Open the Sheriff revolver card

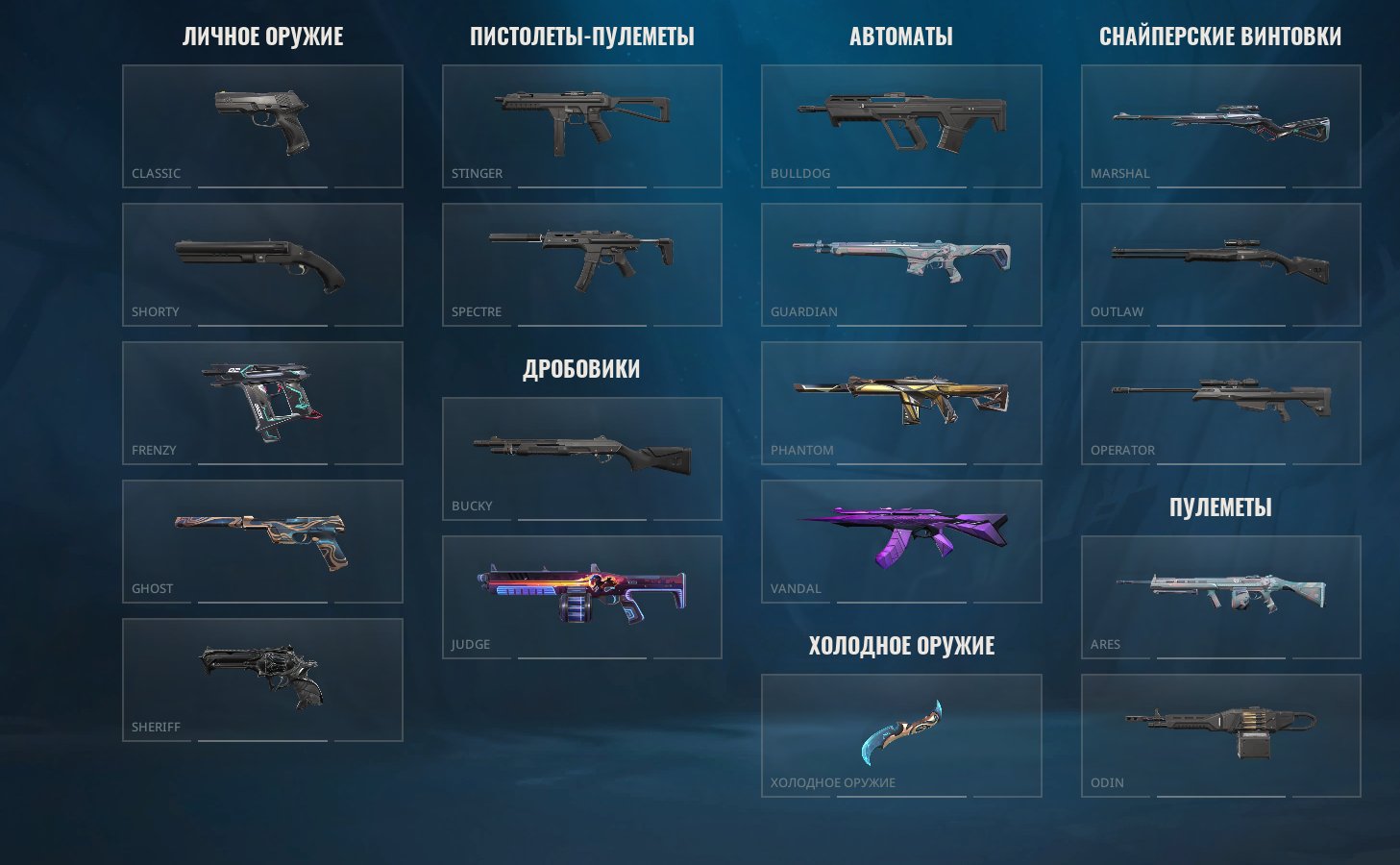[262, 680]
